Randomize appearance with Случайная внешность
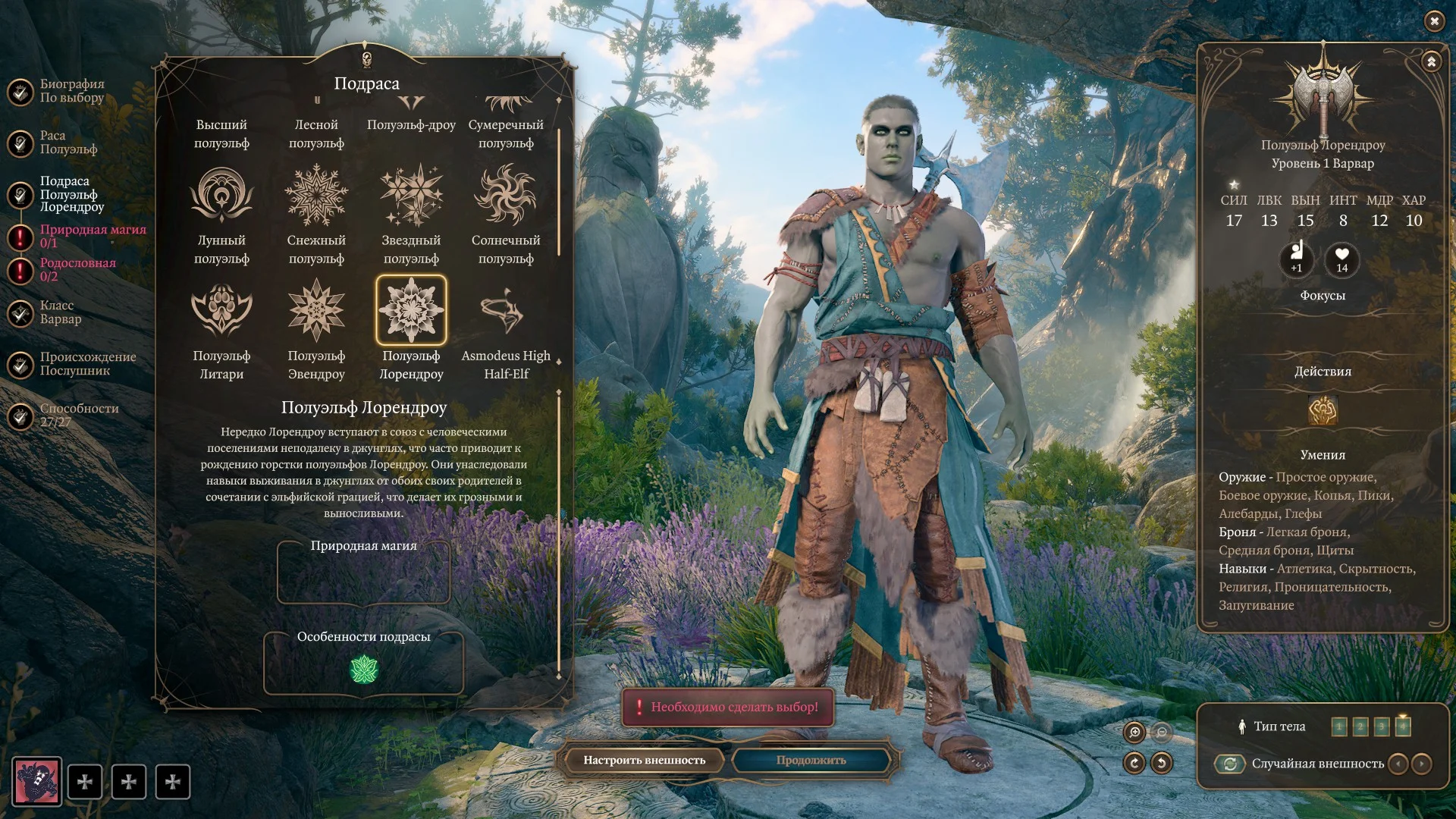This screenshot has height=819, width=1456. tap(1230, 764)
